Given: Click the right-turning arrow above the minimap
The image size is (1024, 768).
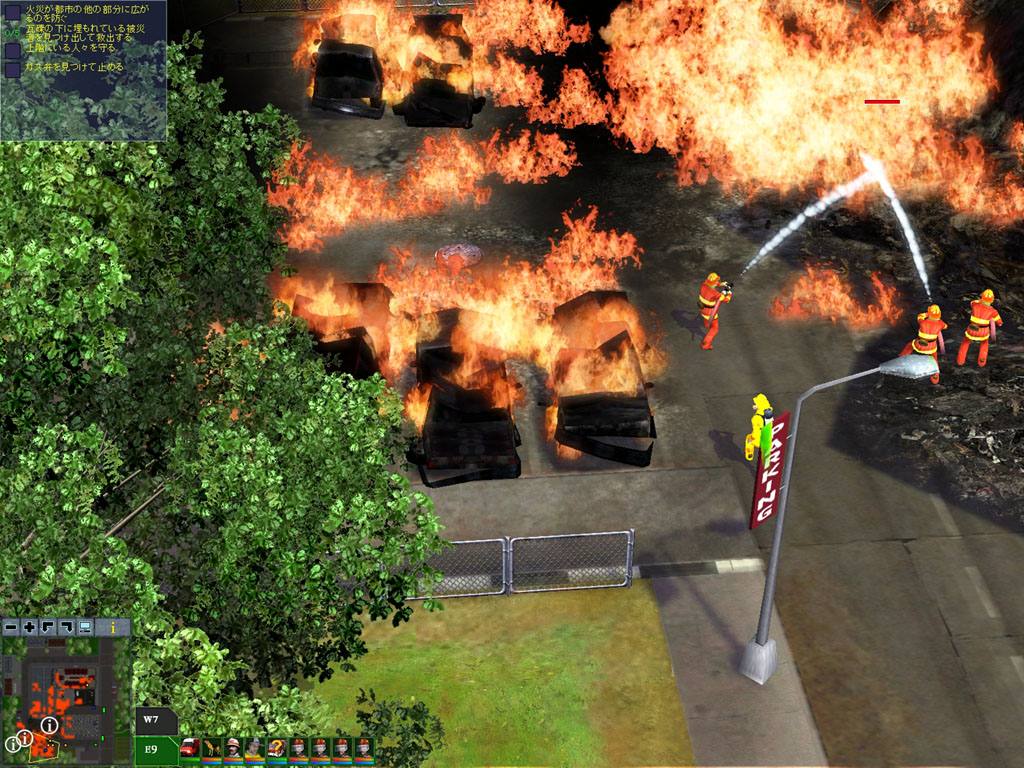Looking at the screenshot, I should (66, 627).
